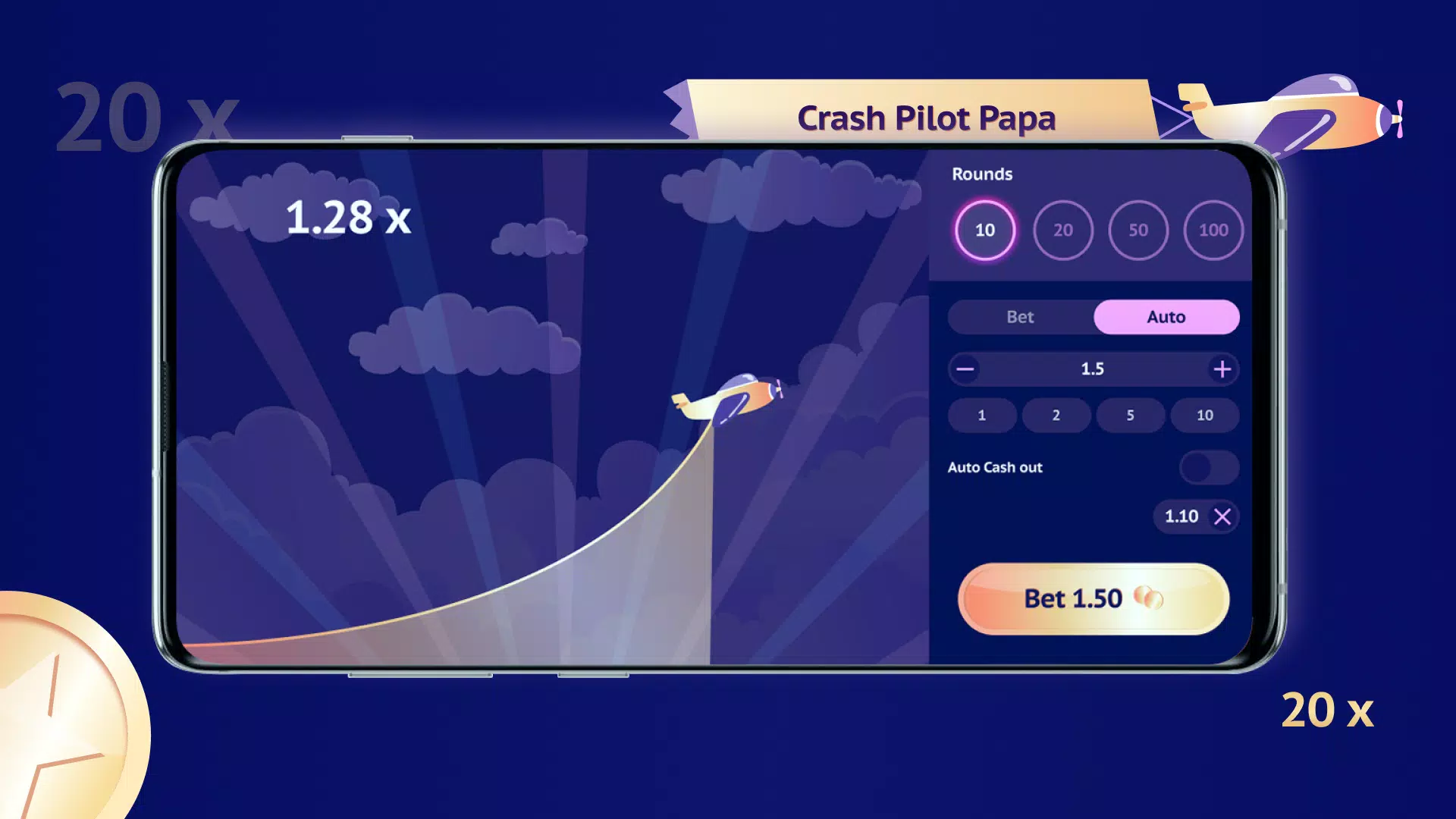Screen dimensions: 1456x819
Task: Add 5 to the bet with quick button
Action: click(1130, 415)
